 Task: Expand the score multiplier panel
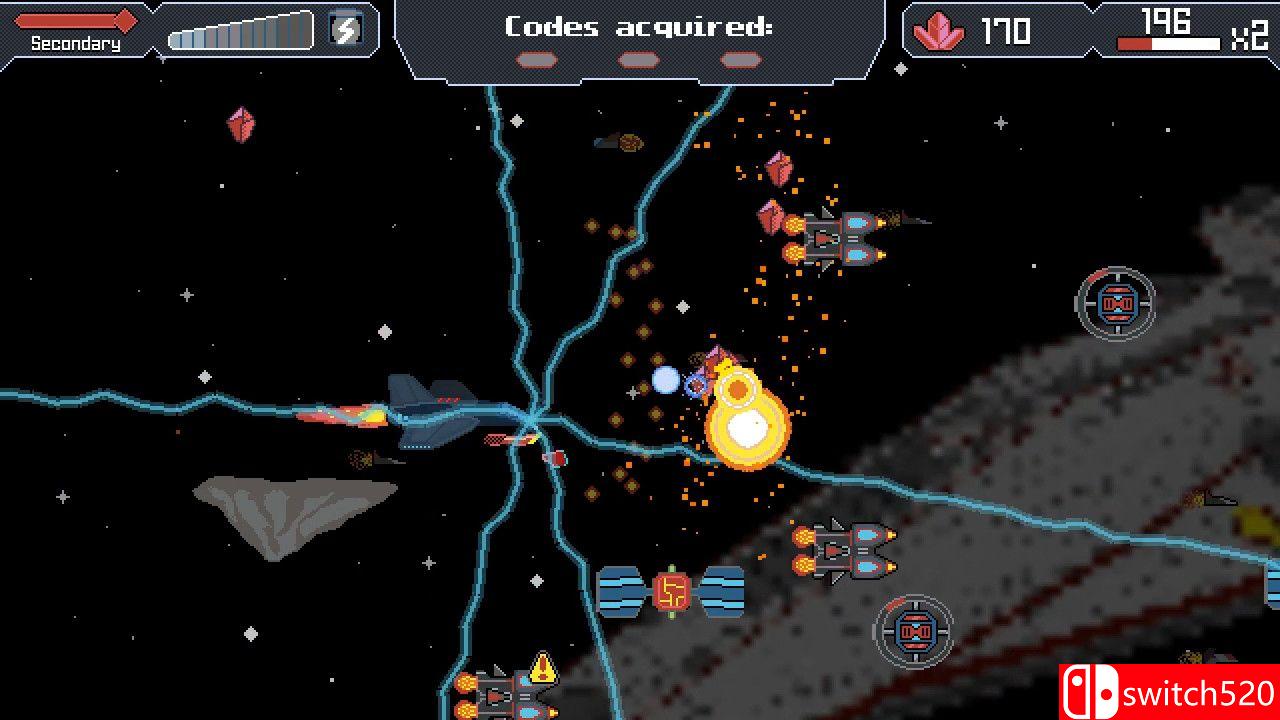pyautogui.click(x=1185, y=30)
